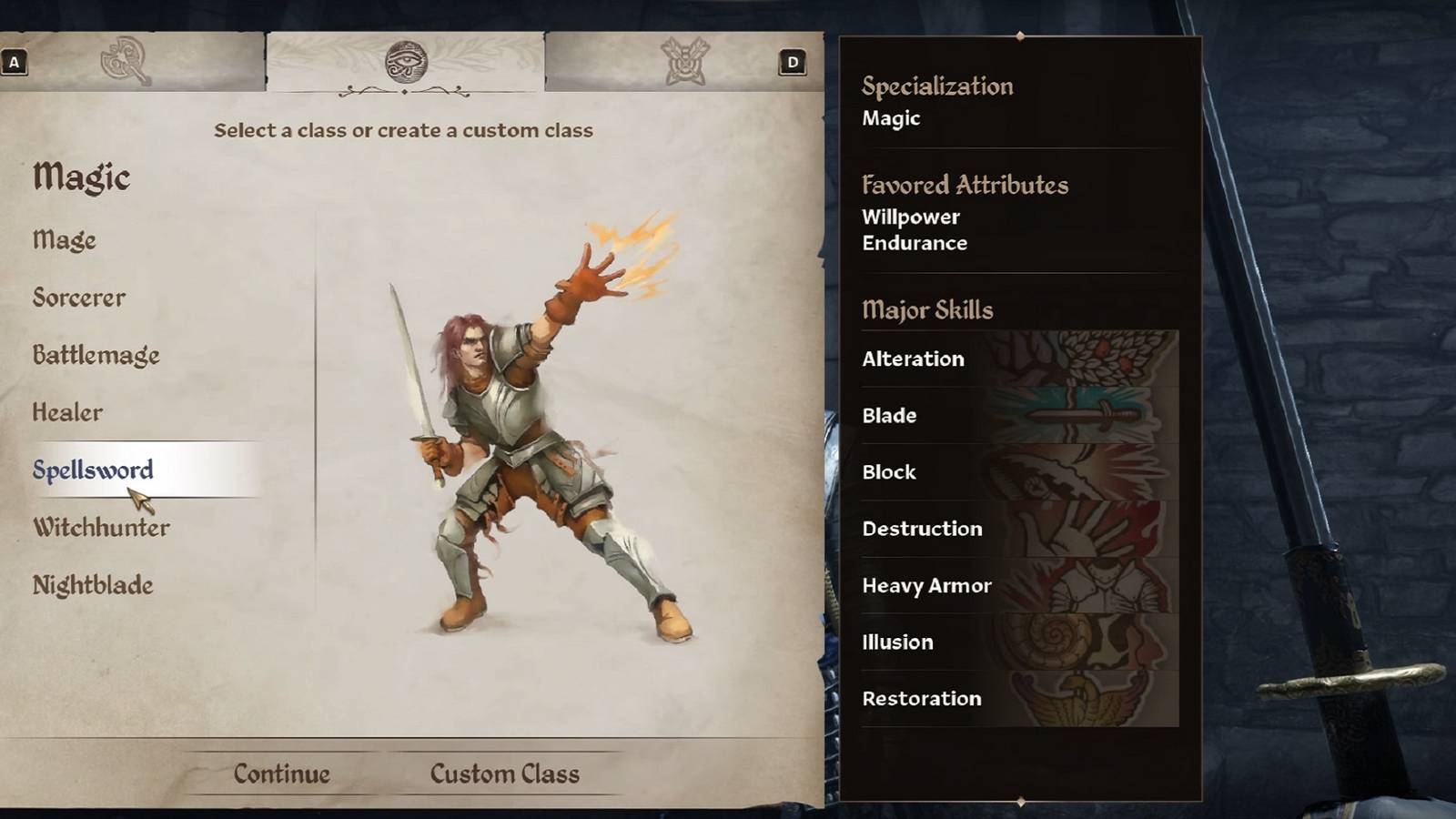Choose the Witchhunter class
This screenshot has height=819, width=1456.
100,527
